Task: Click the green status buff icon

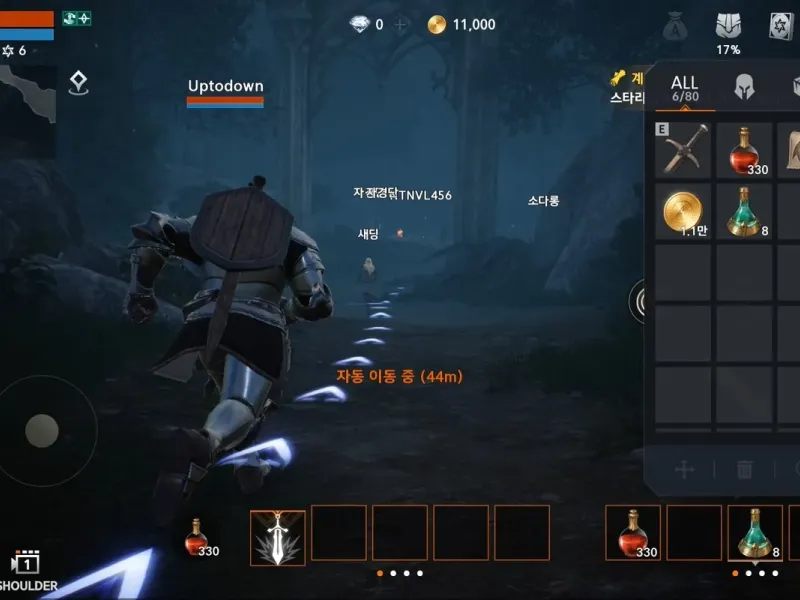Action: [x=76, y=18]
